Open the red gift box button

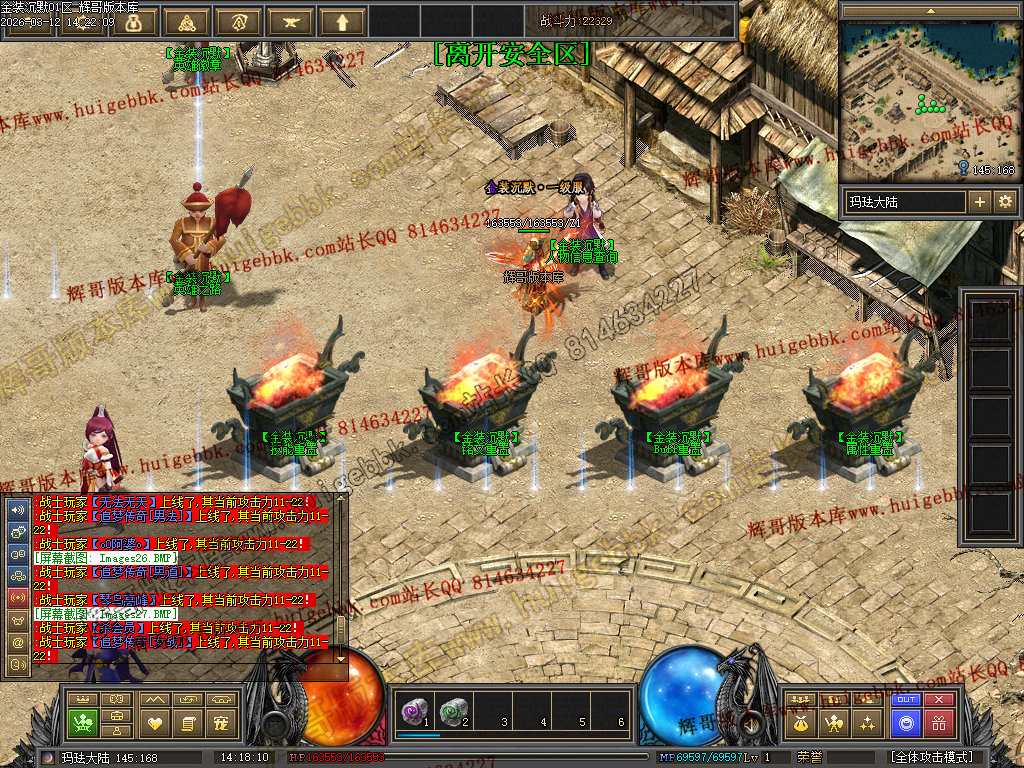(x=939, y=722)
